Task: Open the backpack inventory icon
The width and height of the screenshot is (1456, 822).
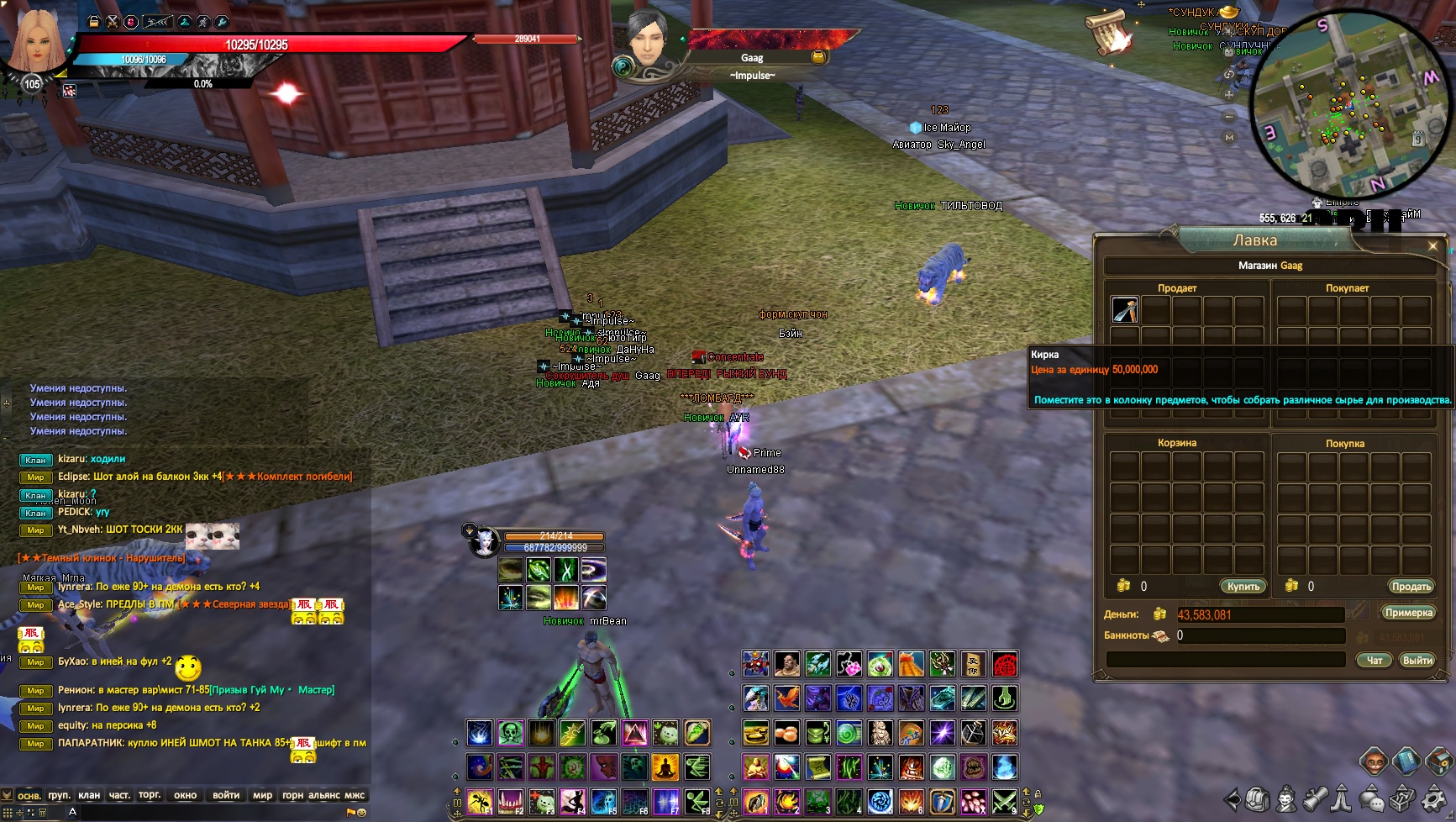Action: tap(1257, 798)
